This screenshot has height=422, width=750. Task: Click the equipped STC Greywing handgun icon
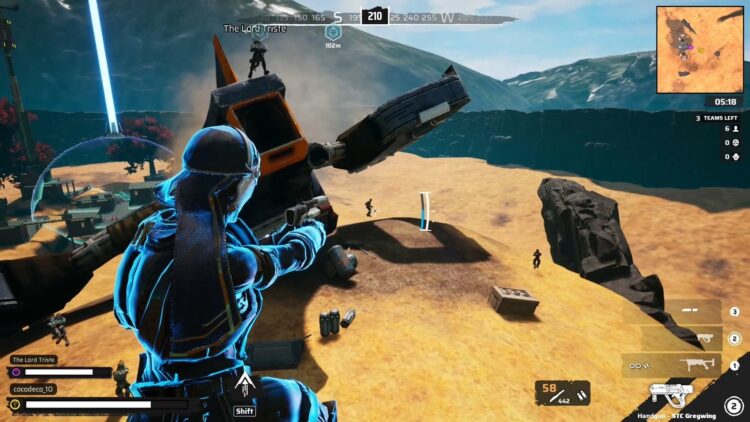click(670, 394)
